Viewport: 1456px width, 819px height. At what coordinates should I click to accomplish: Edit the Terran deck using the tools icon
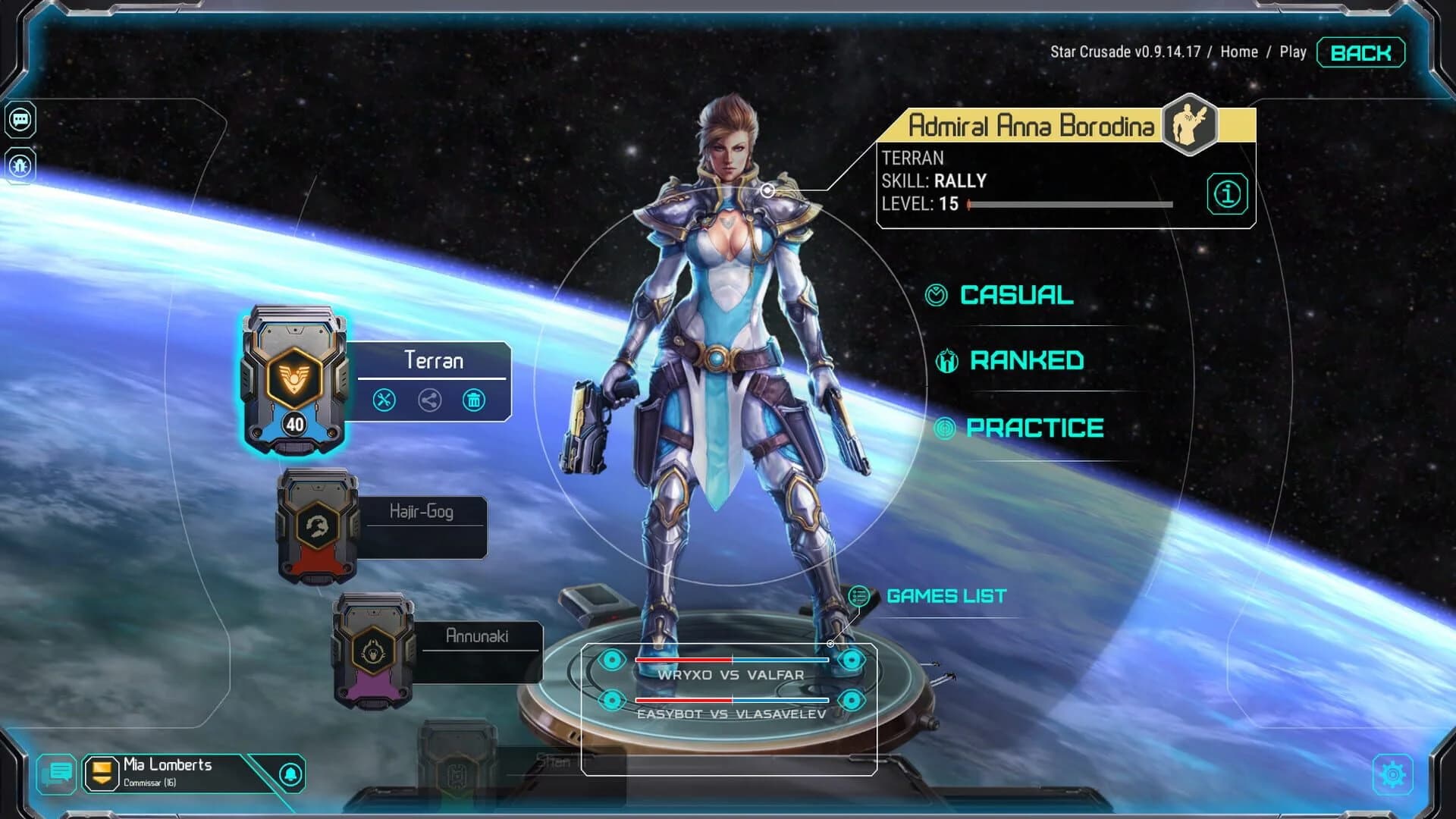386,402
